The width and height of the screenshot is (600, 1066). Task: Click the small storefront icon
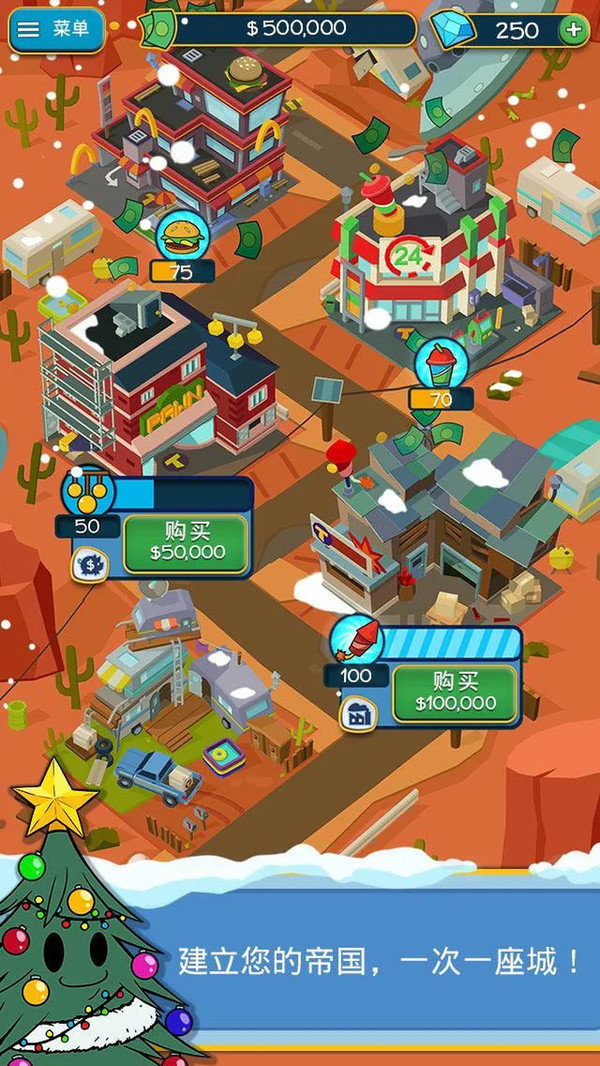[356, 712]
